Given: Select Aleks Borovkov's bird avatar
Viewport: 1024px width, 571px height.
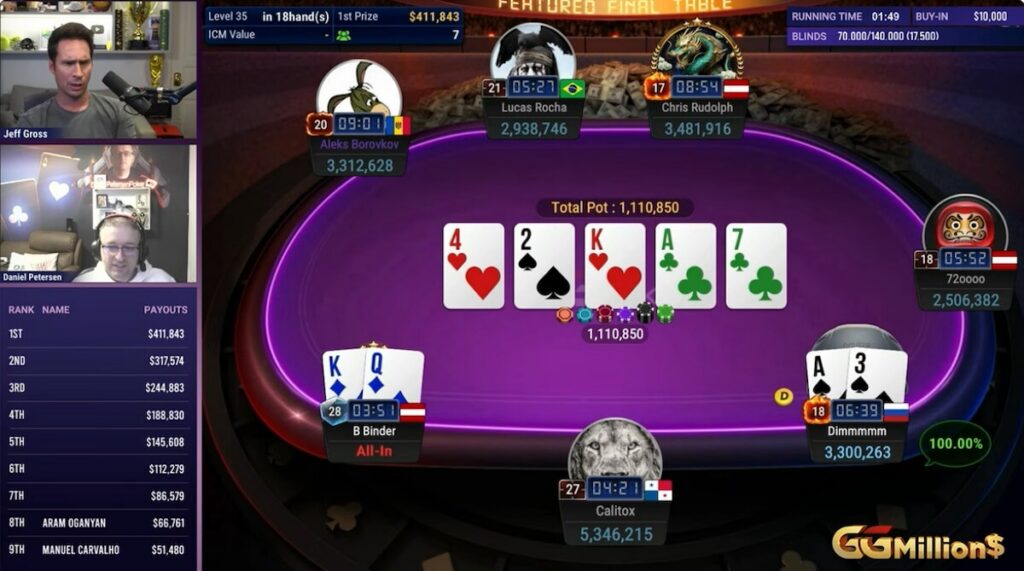Looking at the screenshot, I should pyautogui.click(x=358, y=90).
